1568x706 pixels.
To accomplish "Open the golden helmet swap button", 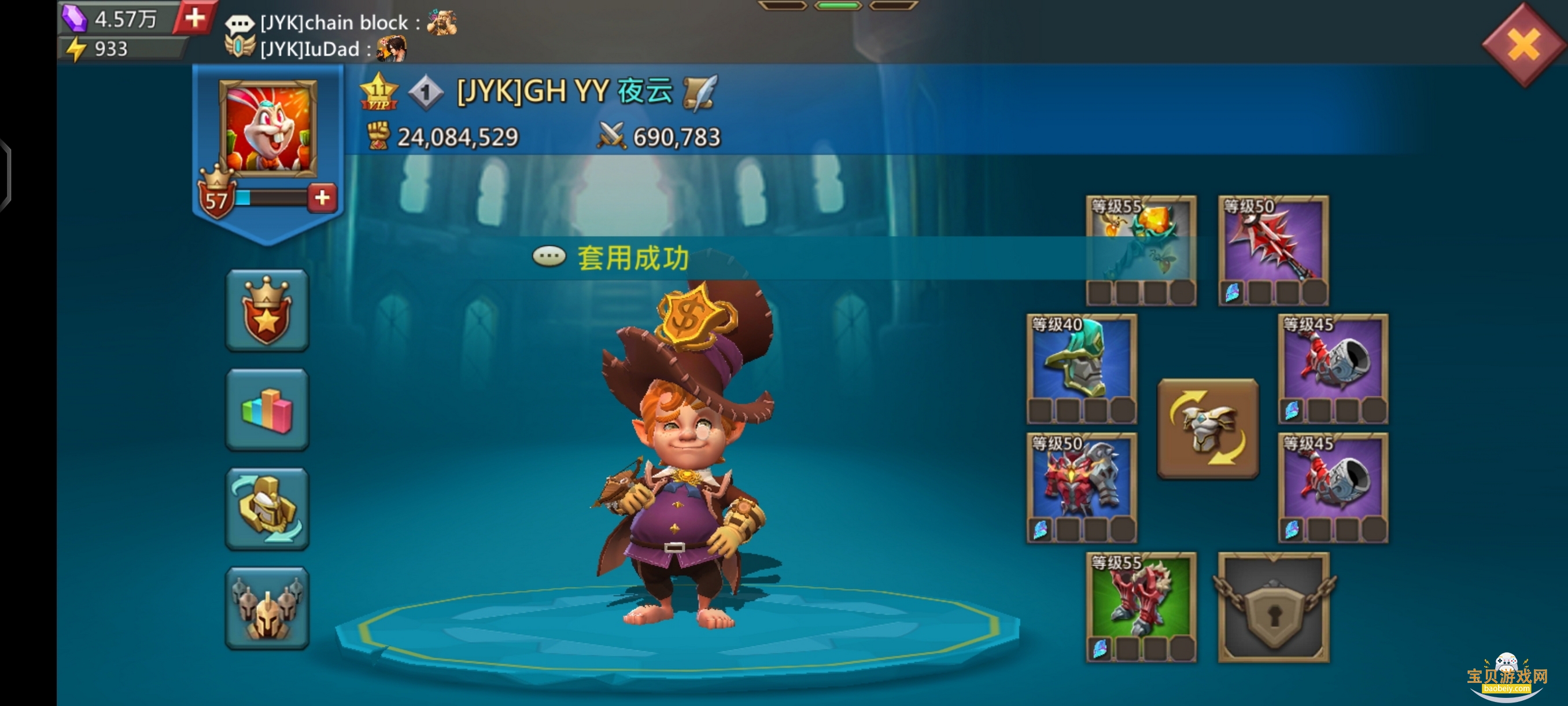I will 267,509.
